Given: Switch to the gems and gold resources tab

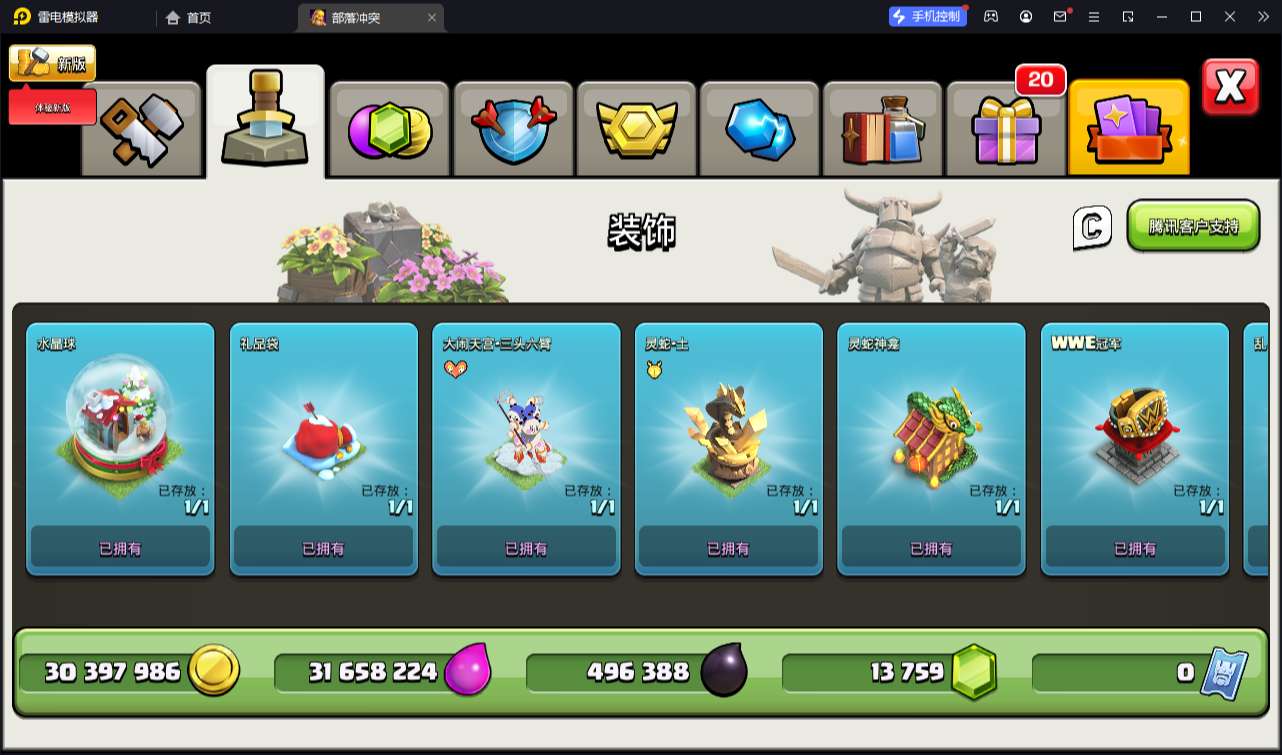Looking at the screenshot, I should tap(389, 130).
